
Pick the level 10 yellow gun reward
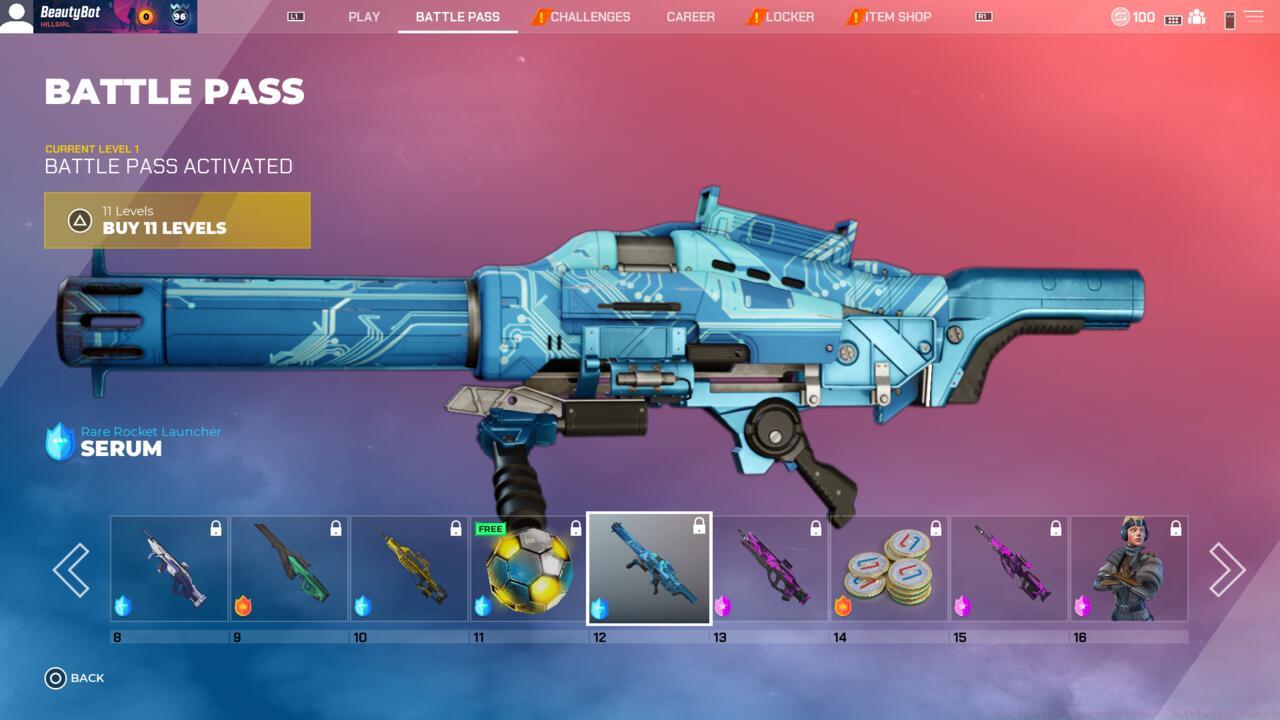coord(409,569)
